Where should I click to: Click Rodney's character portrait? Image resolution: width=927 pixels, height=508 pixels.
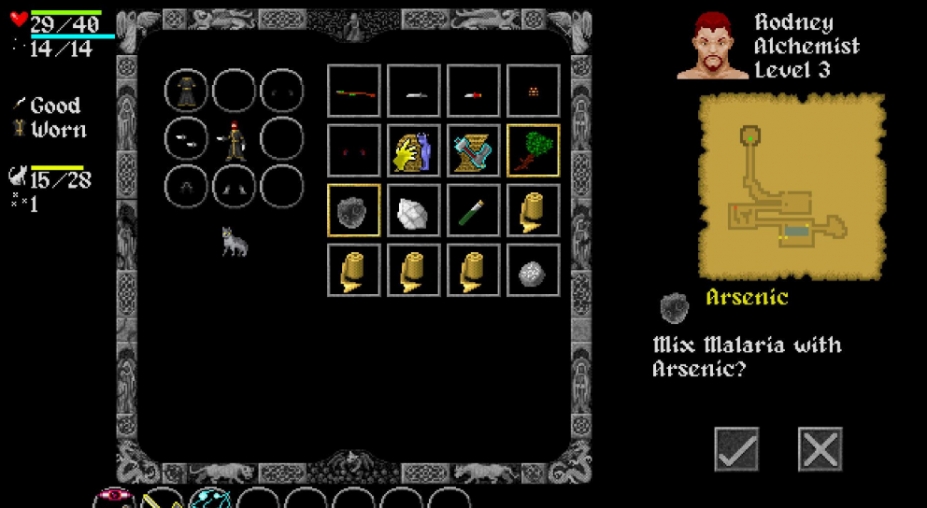(x=712, y=46)
